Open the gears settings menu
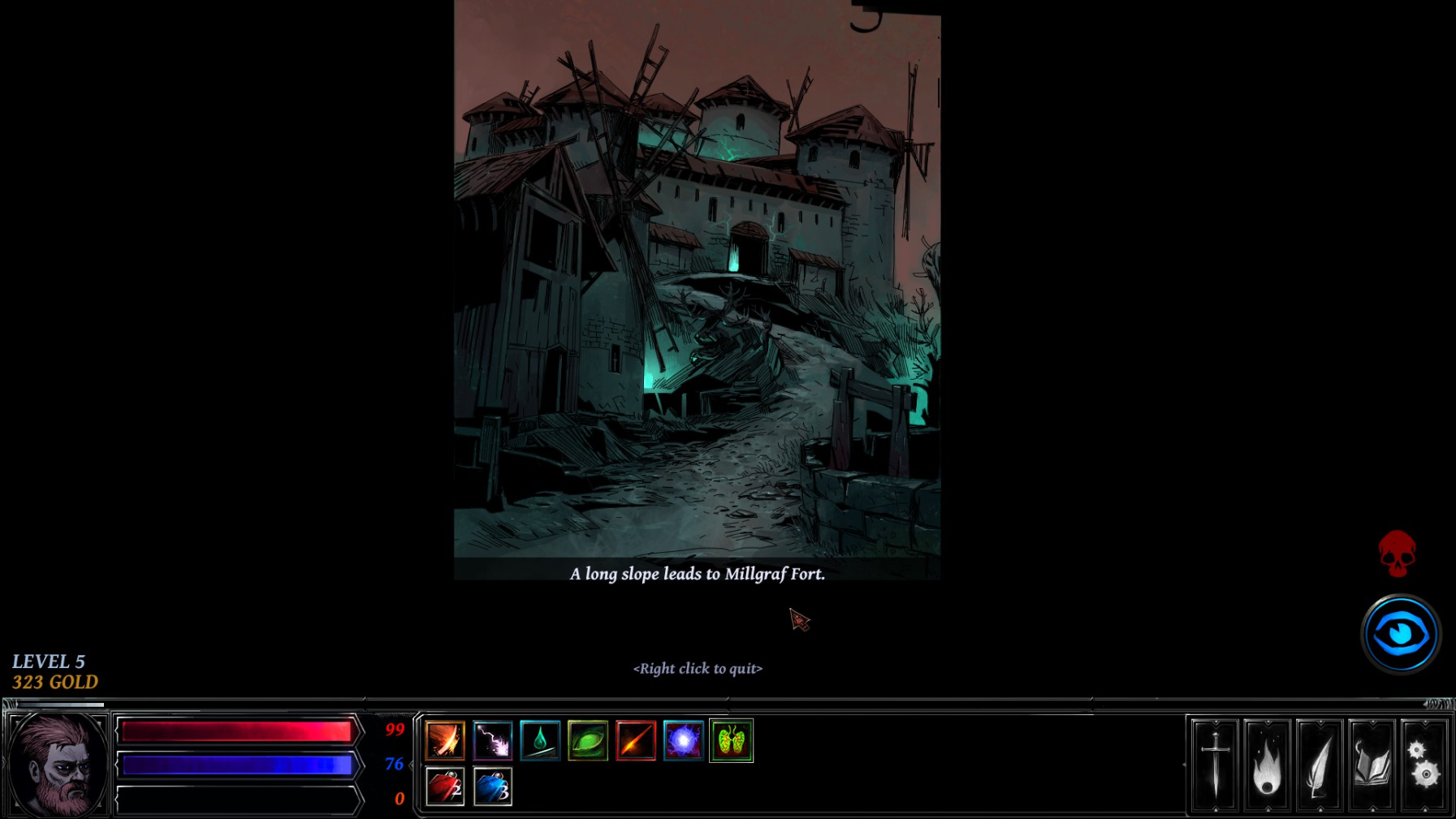 pos(1424,765)
